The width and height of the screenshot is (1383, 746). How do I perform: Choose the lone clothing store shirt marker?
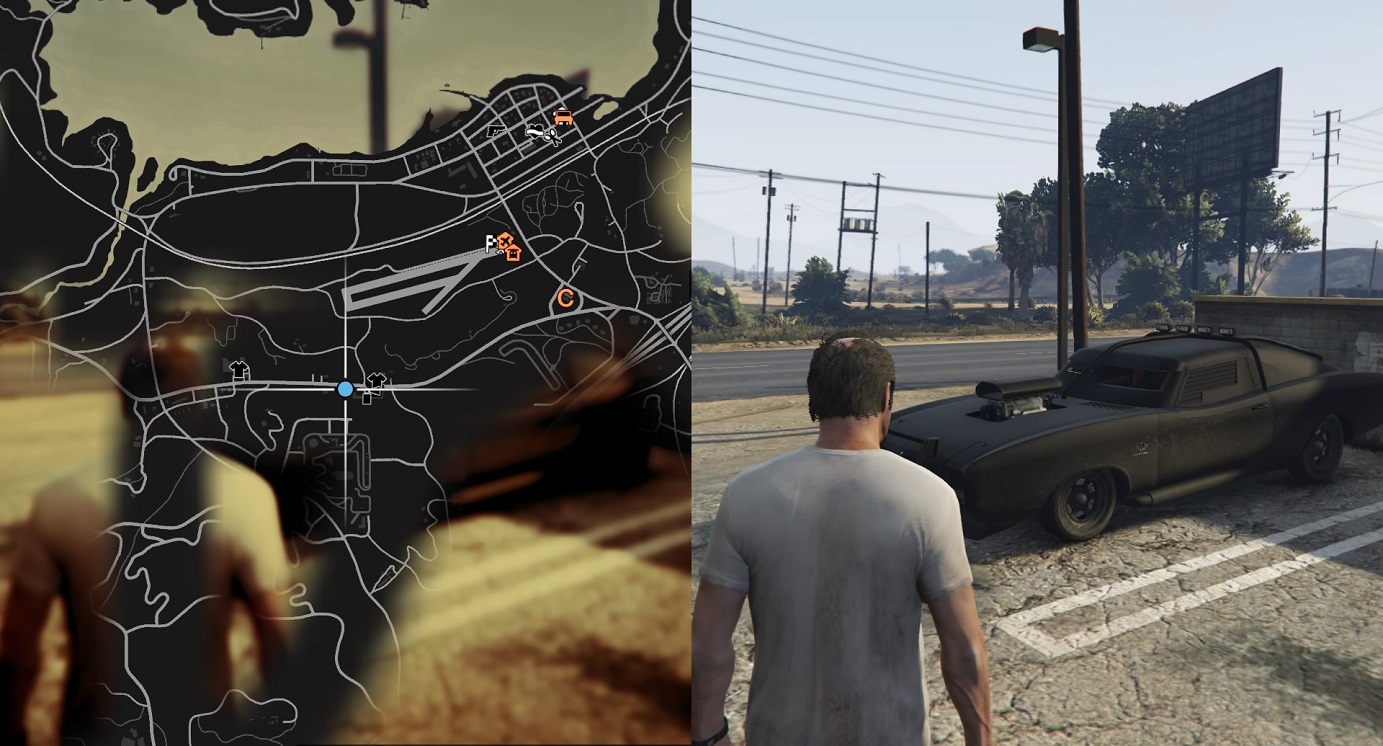click(x=239, y=370)
